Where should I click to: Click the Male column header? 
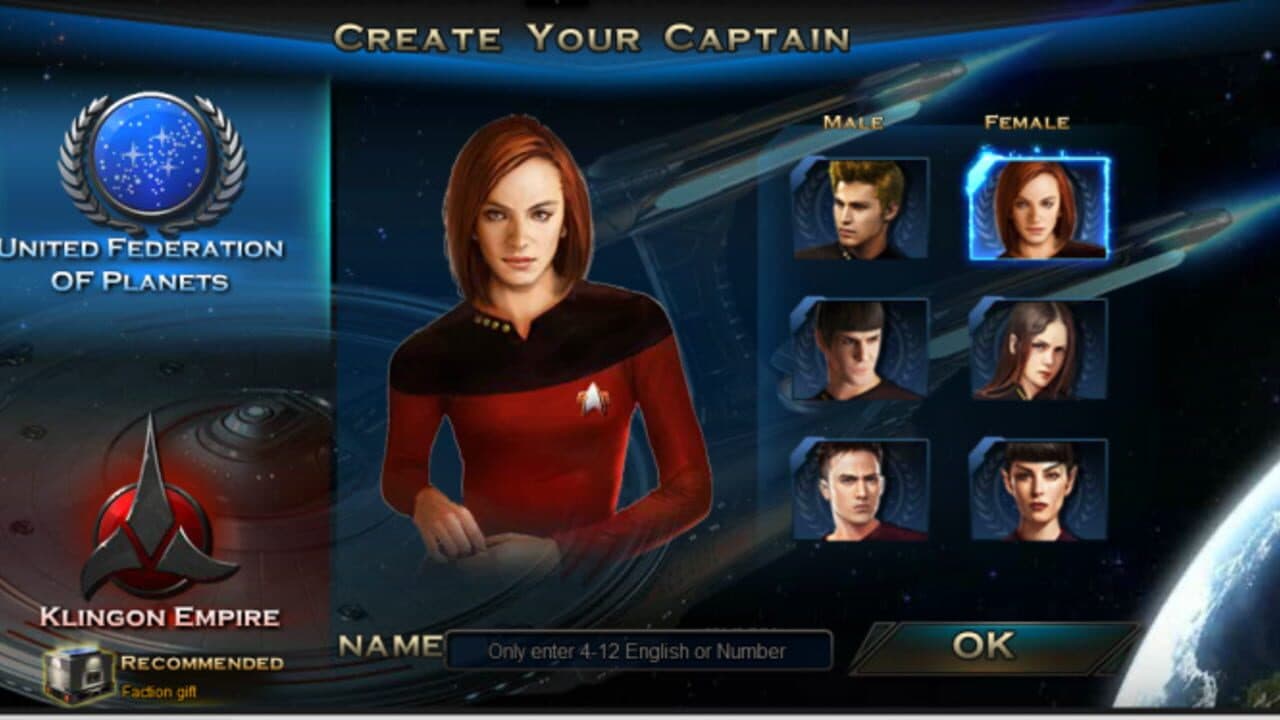(852, 123)
